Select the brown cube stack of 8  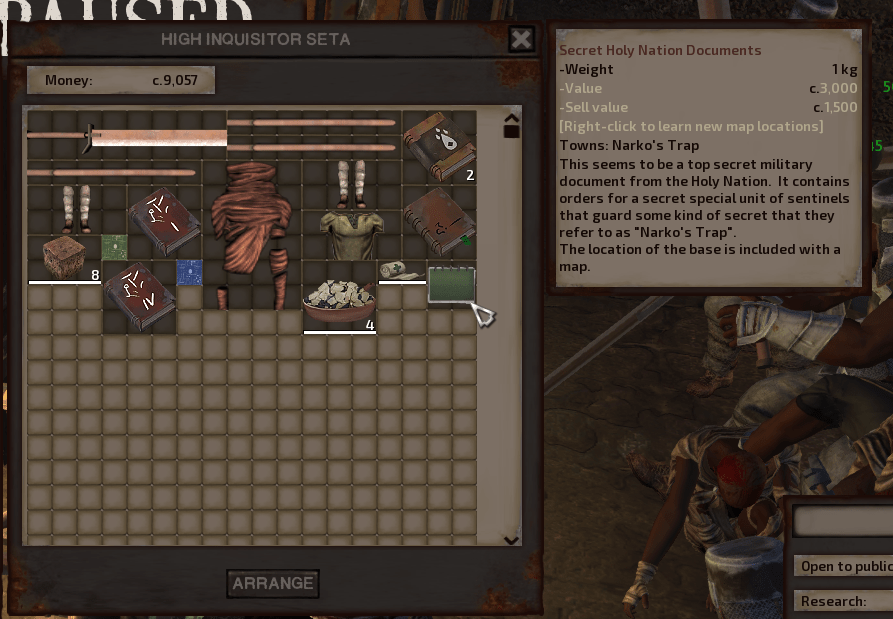pyautogui.click(x=64, y=259)
